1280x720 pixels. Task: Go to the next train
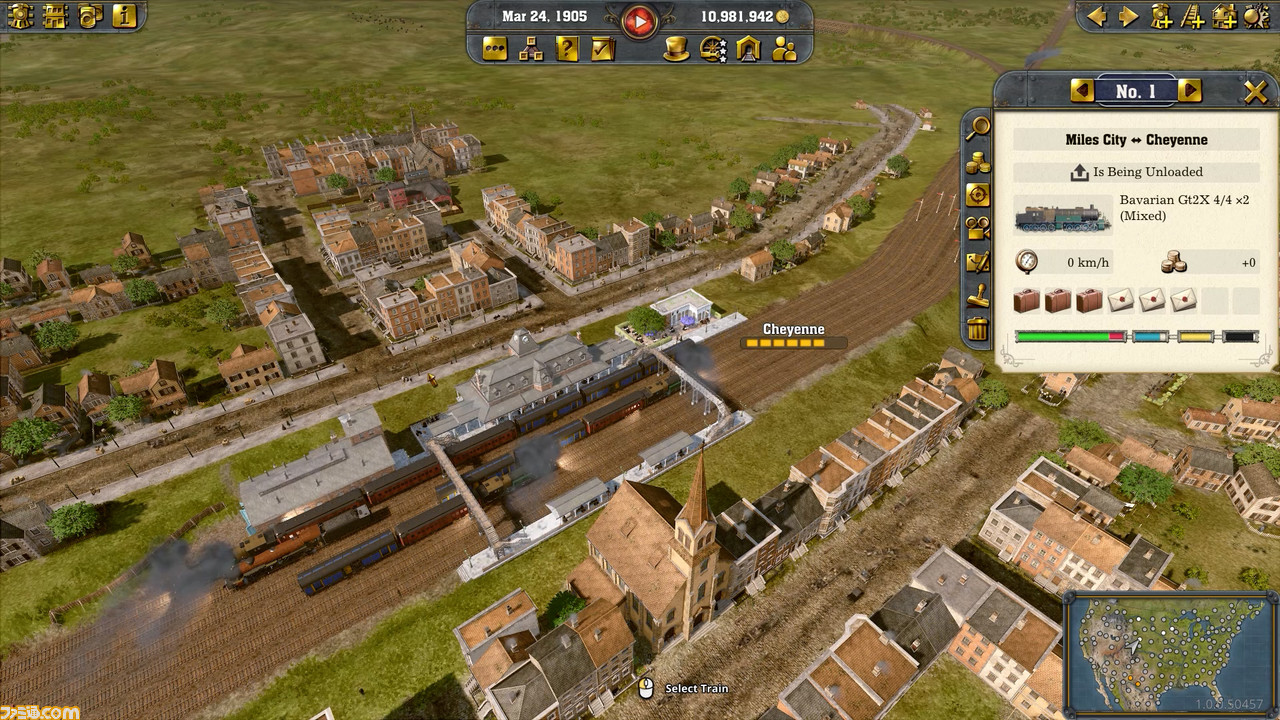[1189, 91]
